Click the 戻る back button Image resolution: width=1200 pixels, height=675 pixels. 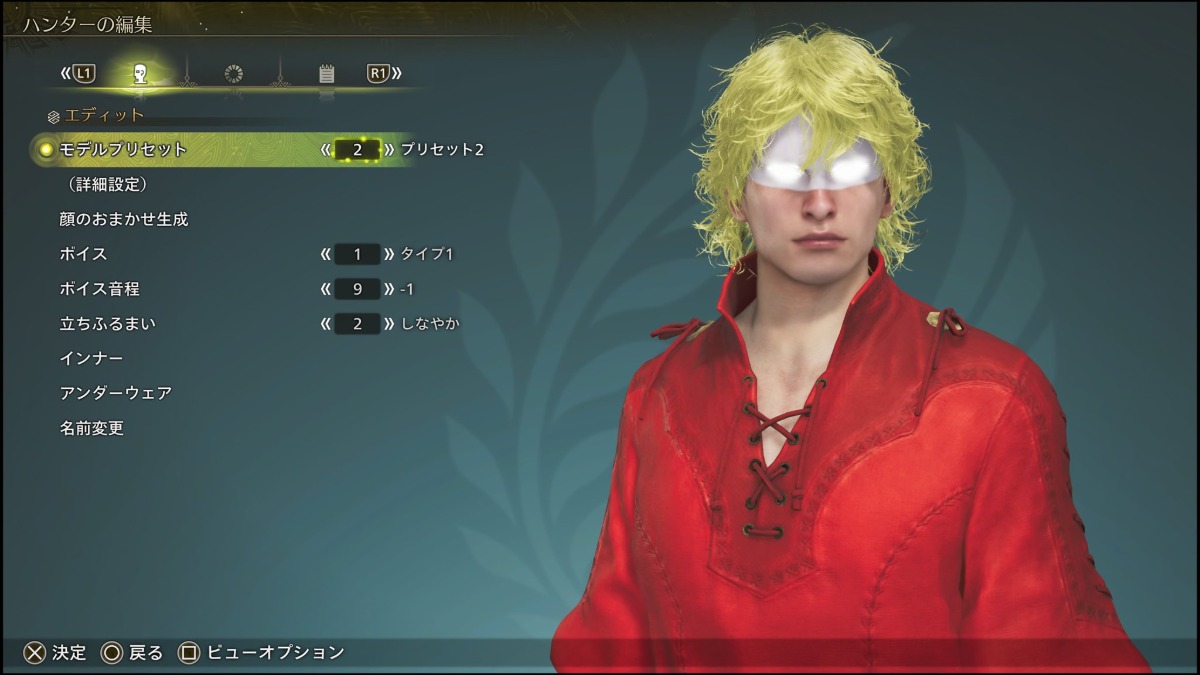(x=132, y=653)
